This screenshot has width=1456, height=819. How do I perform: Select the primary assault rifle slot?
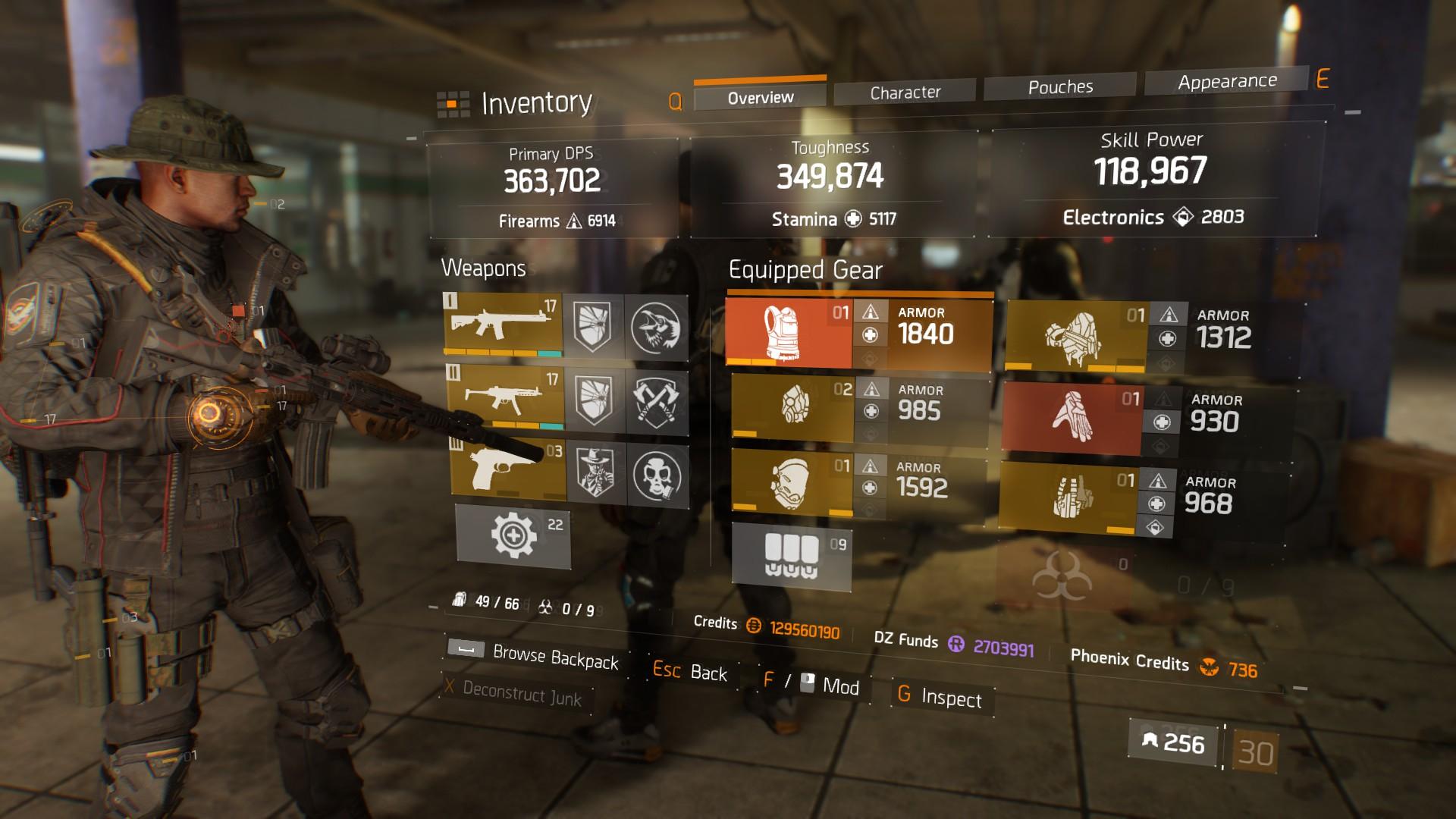(x=503, y=325)
